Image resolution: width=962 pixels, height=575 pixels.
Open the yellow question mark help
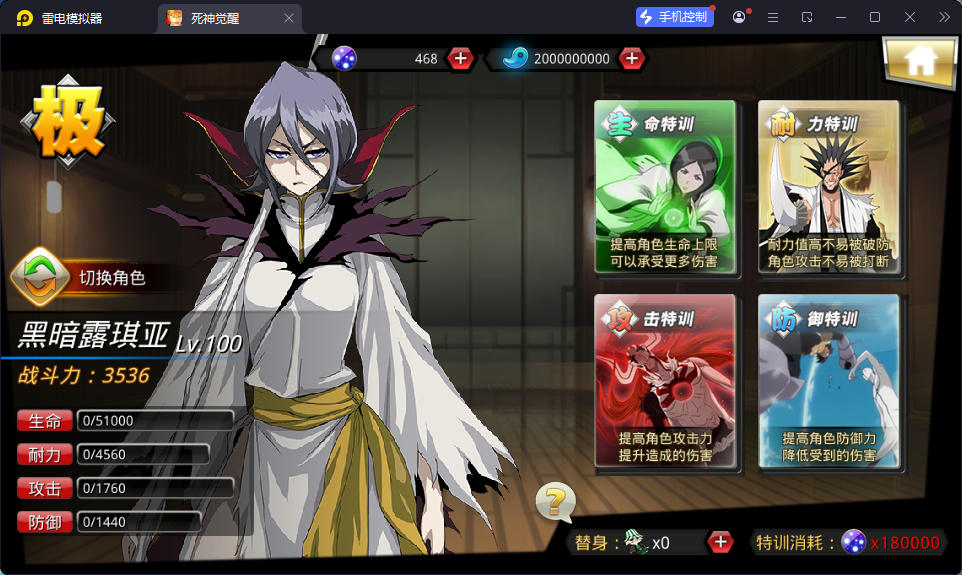[x=555, y=500]
